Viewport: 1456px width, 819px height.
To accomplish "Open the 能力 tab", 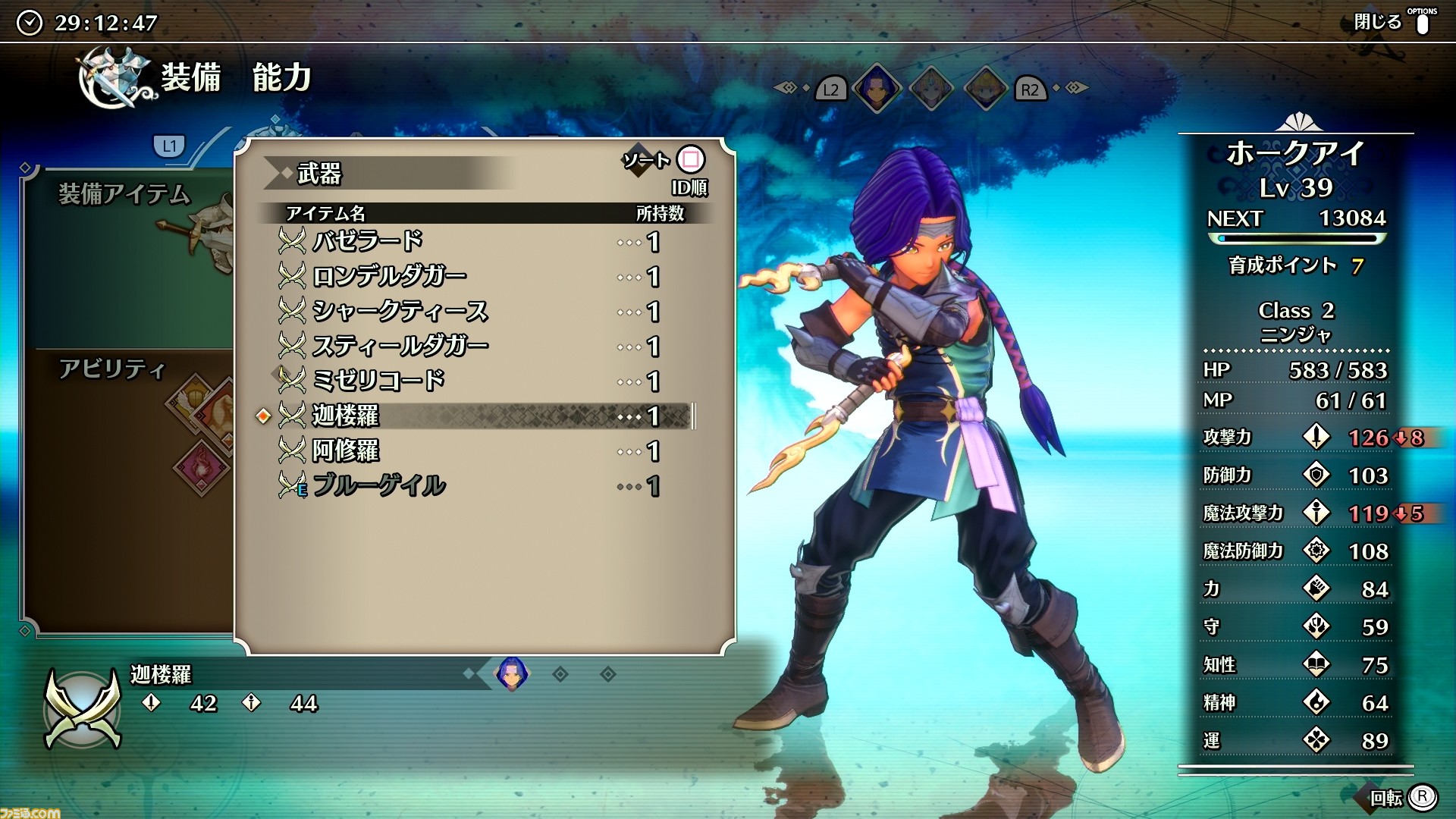I will point(282,77).
